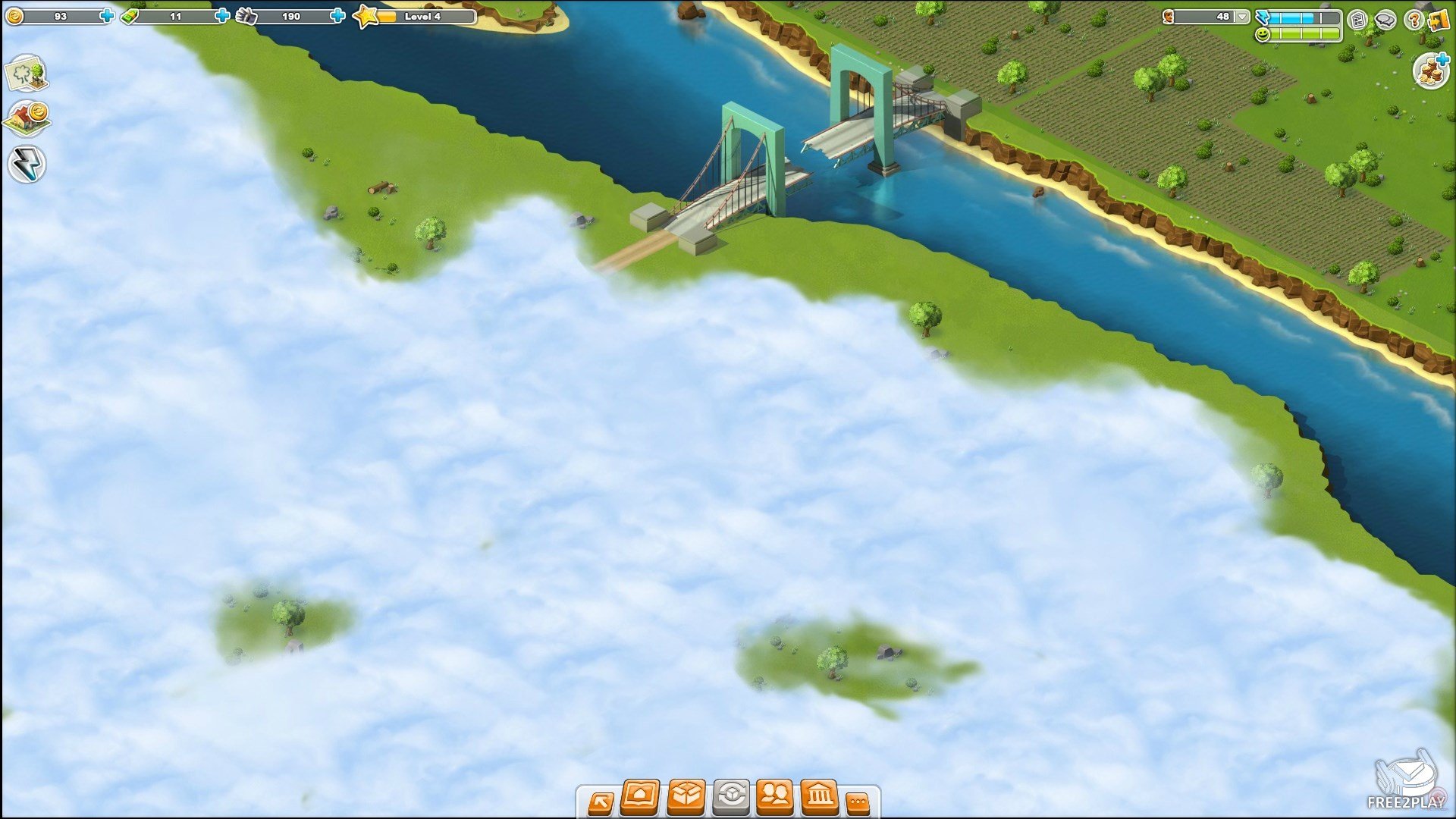Add more green cash with the plus button

(x=222, y=15)
